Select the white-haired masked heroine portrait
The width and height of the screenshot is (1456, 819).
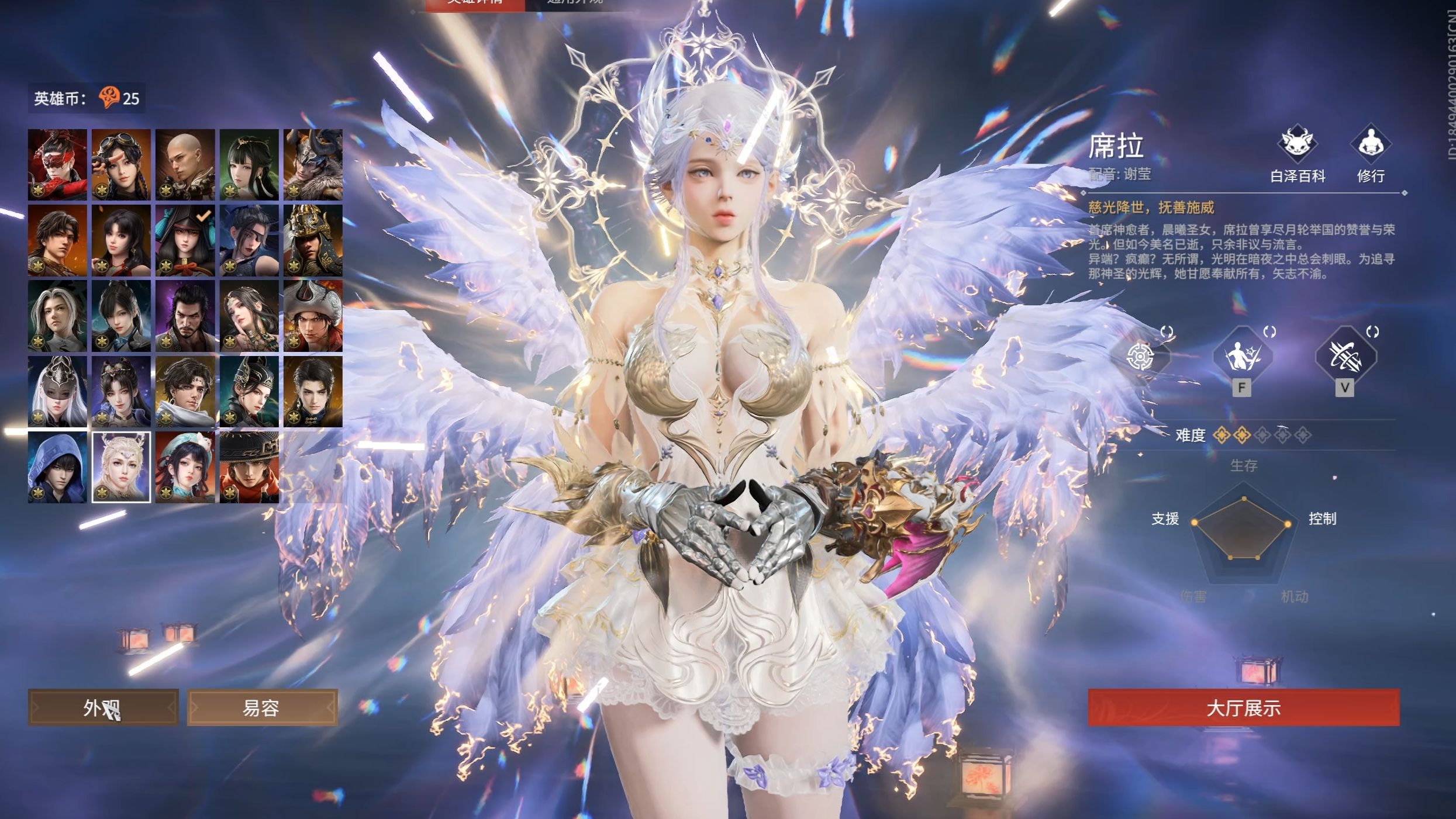point(57,391)
